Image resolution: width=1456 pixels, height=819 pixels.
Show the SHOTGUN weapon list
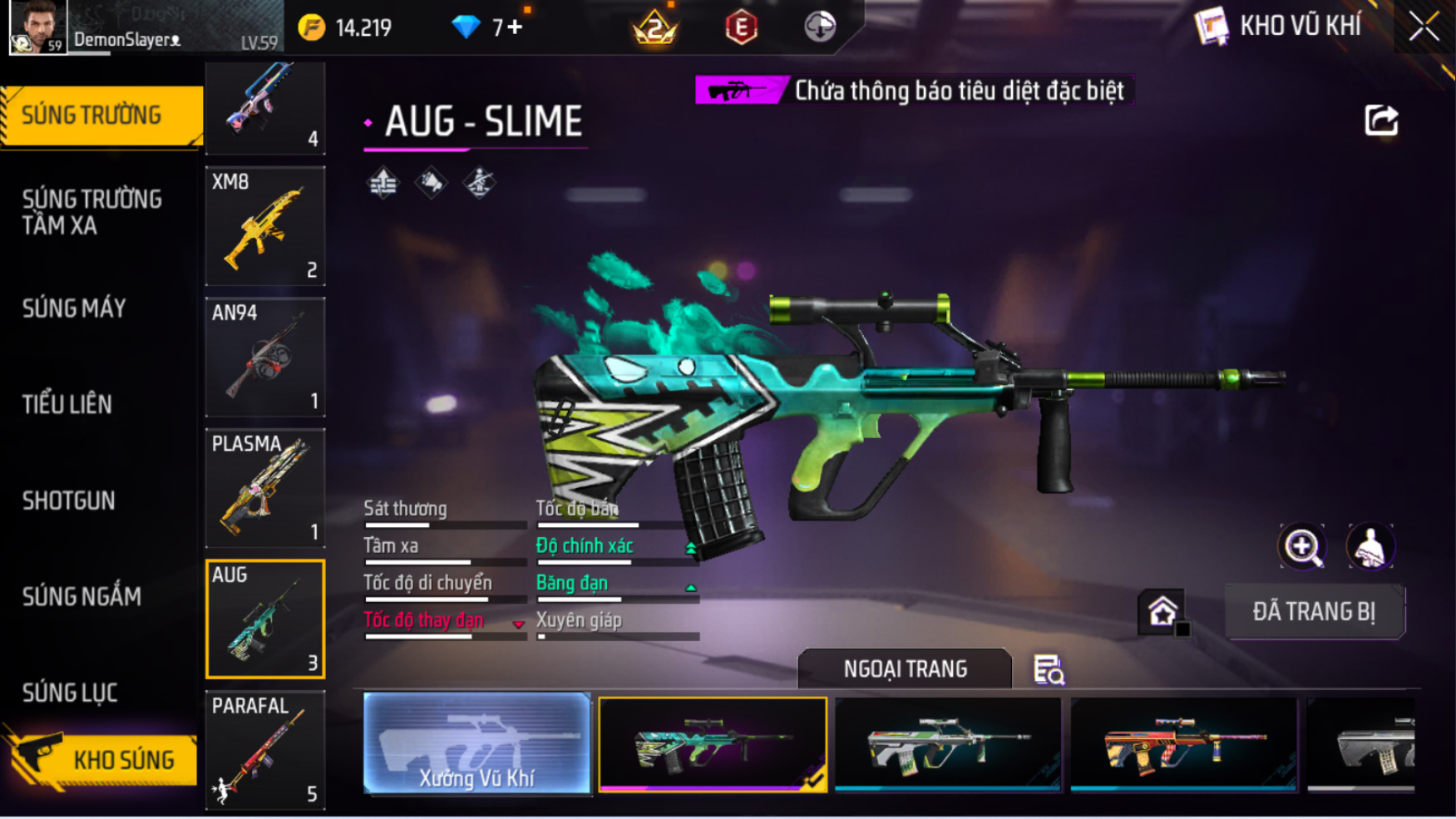(69, 501)
